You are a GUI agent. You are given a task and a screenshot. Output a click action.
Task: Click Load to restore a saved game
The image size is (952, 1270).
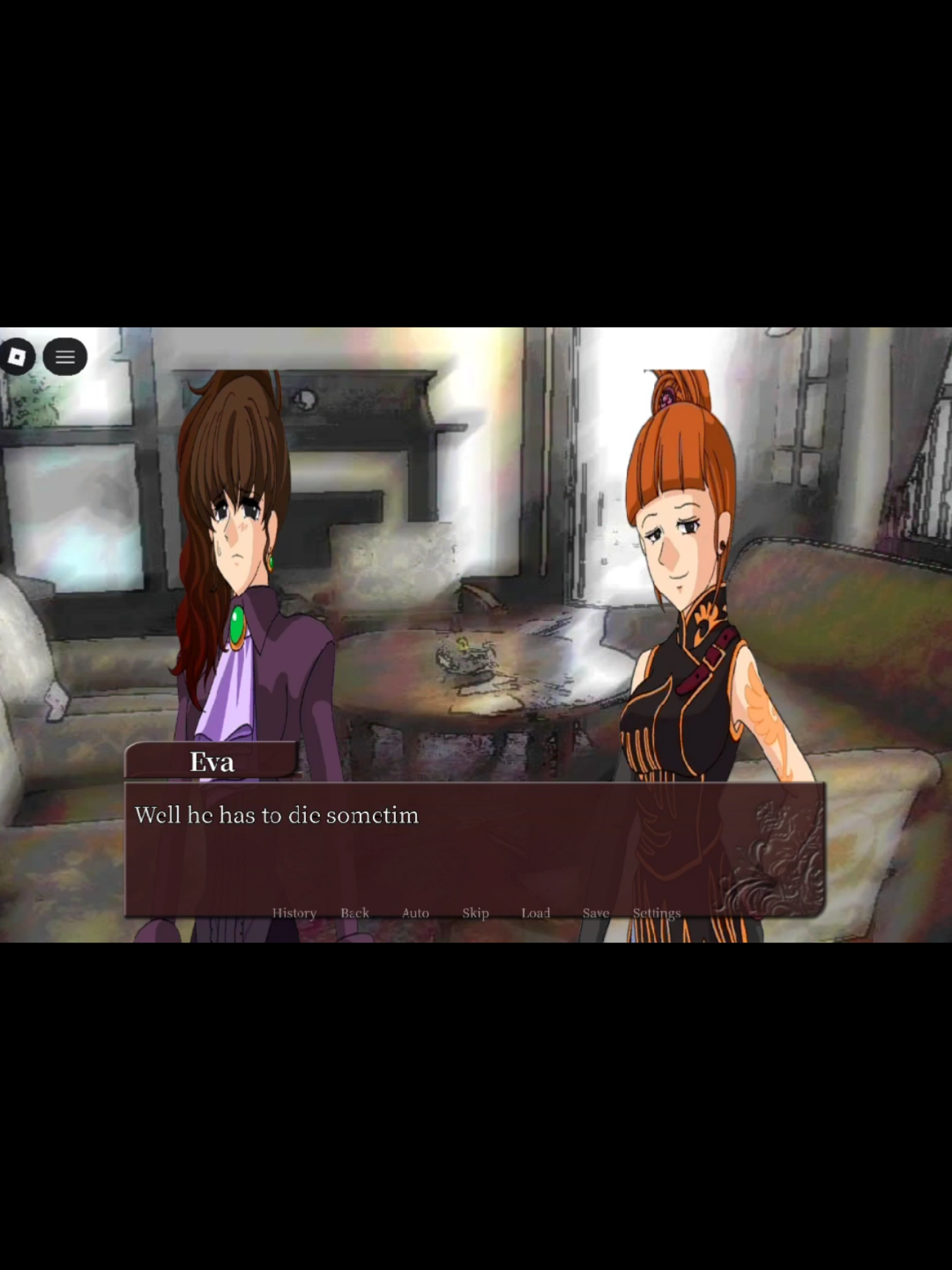point(536,912)
